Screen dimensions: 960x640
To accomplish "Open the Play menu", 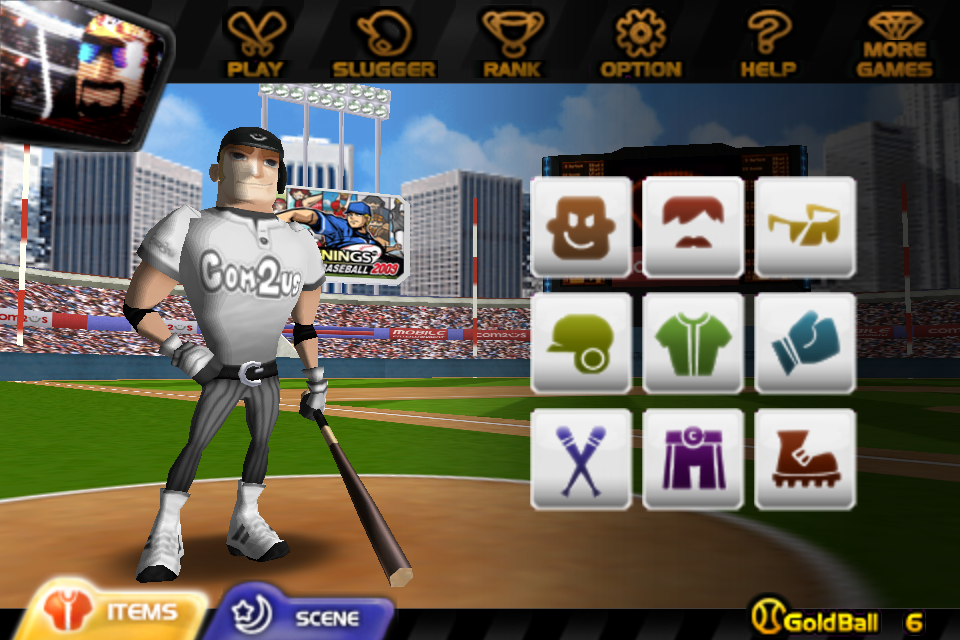I will click(x=255, y=43).
